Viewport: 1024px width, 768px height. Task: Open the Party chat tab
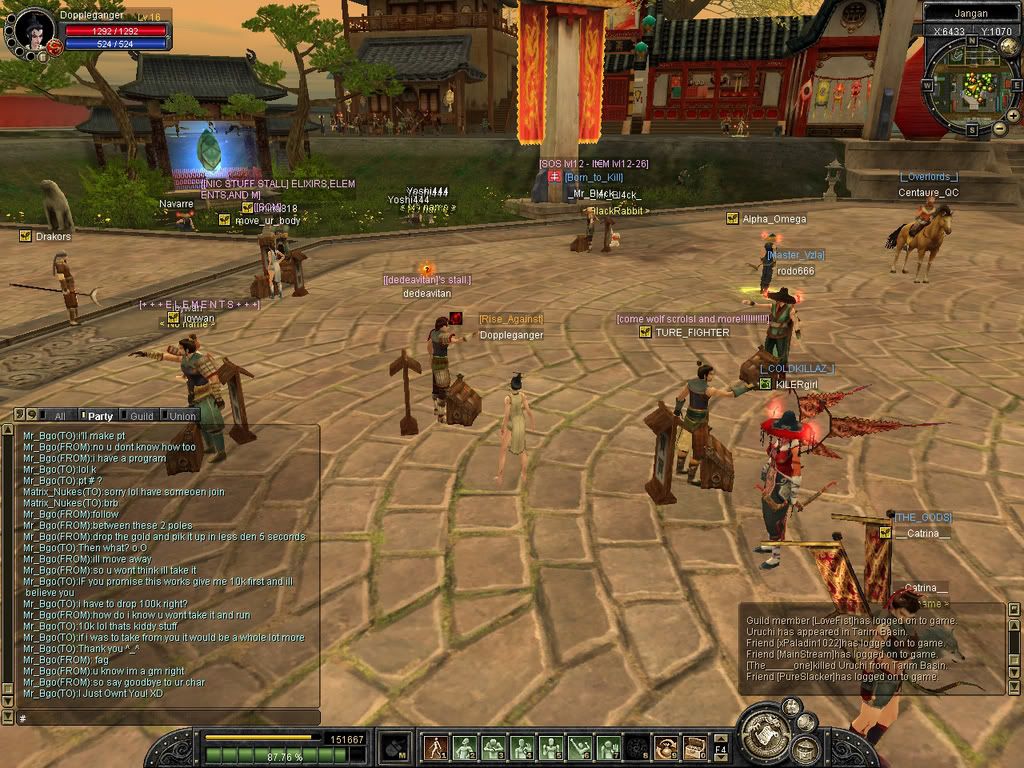coord(100,416)
